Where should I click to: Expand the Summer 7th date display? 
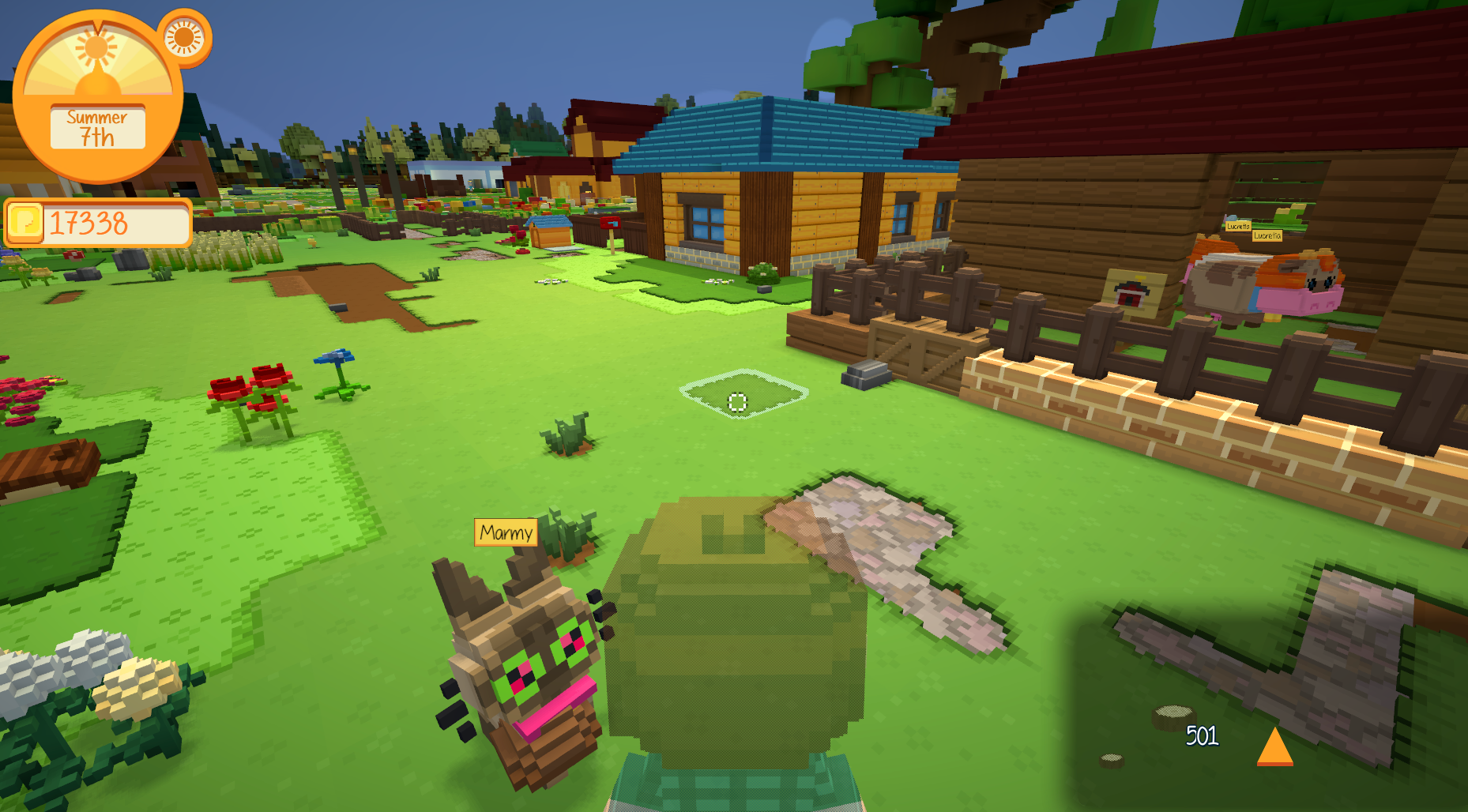point(96,126)
